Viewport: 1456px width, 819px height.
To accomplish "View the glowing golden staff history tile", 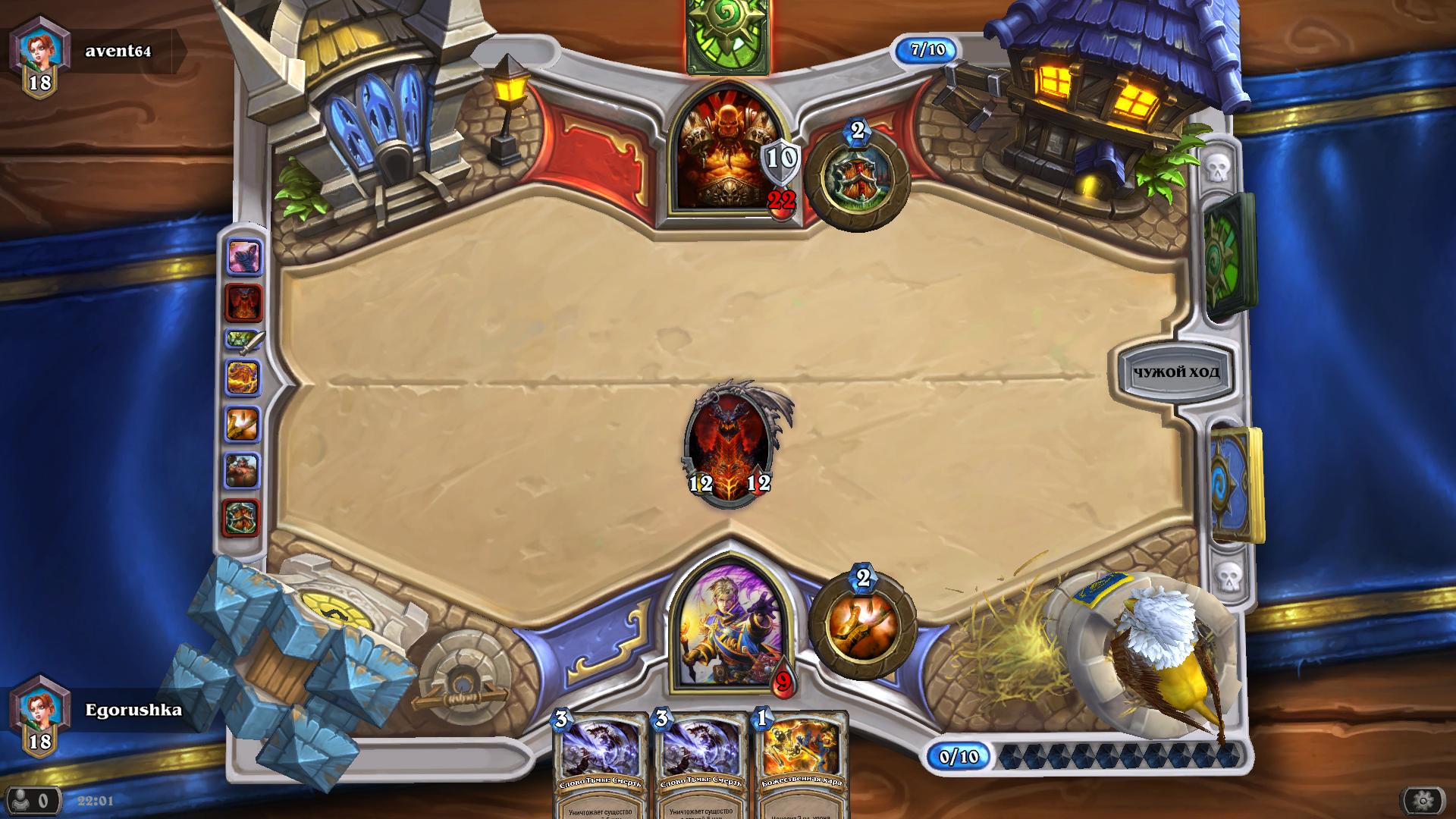I will point(243,425).
